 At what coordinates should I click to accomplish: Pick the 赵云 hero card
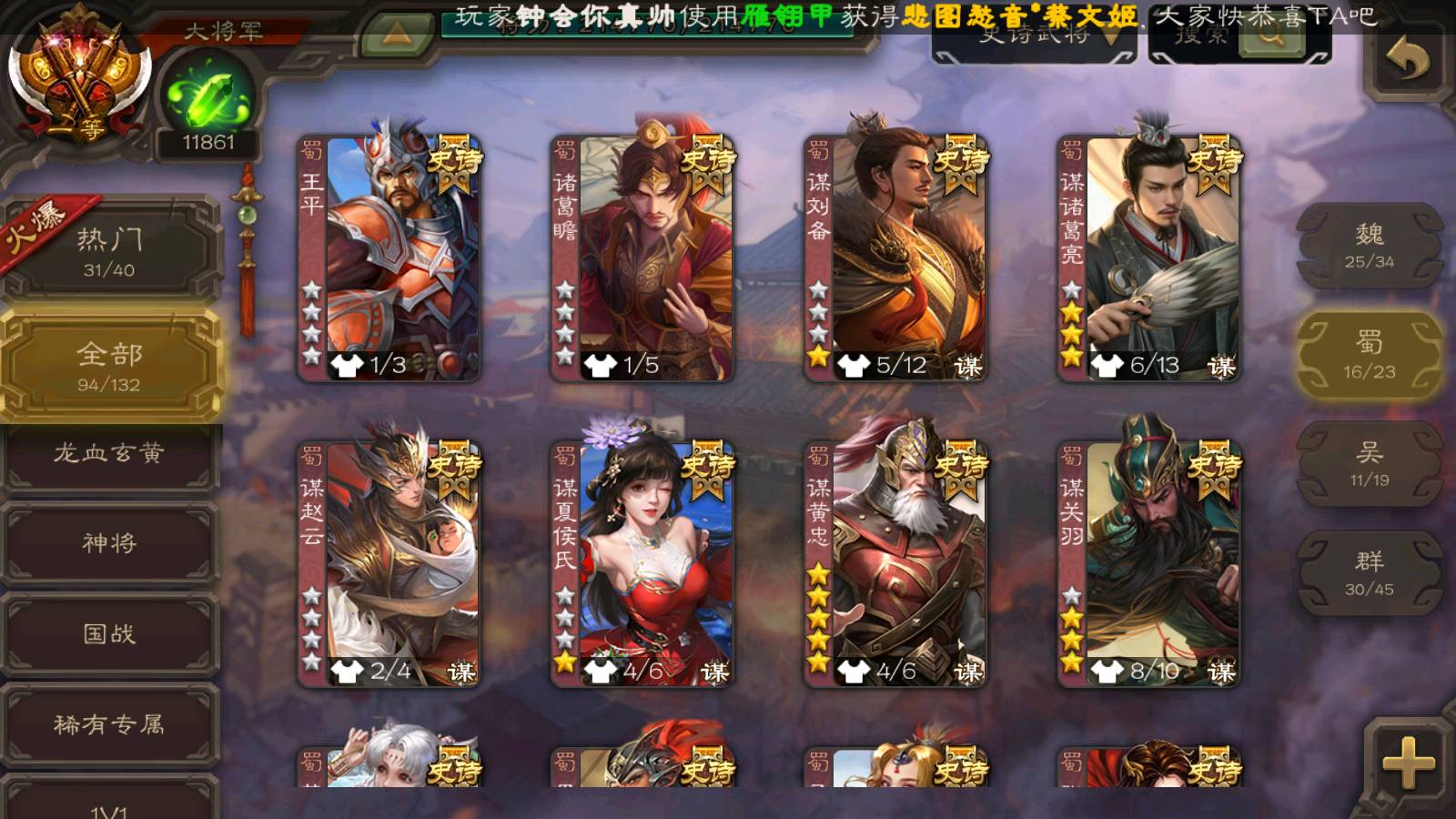tap(389, 564)
